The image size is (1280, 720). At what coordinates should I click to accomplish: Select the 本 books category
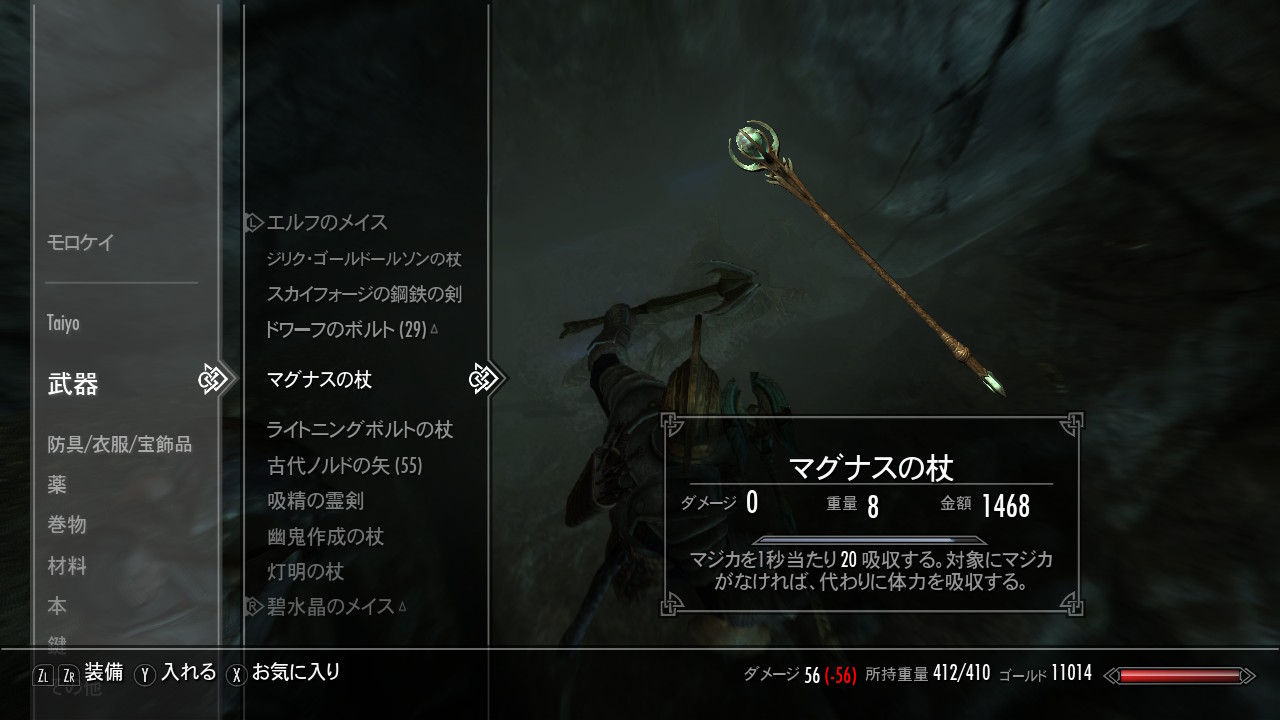[x=57, y=607]
